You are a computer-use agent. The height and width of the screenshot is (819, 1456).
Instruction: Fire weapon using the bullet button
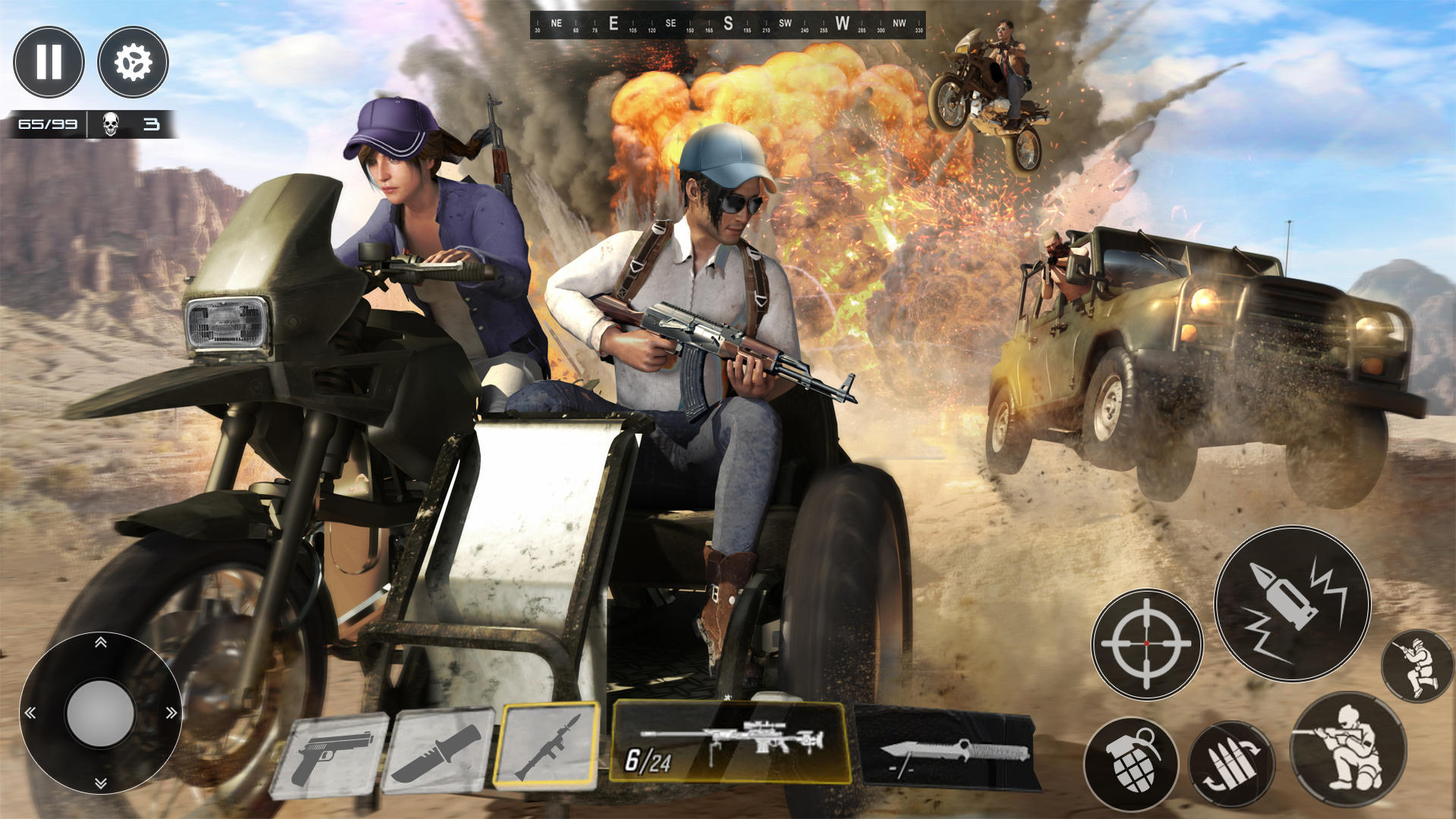(x=1292, y=604)
